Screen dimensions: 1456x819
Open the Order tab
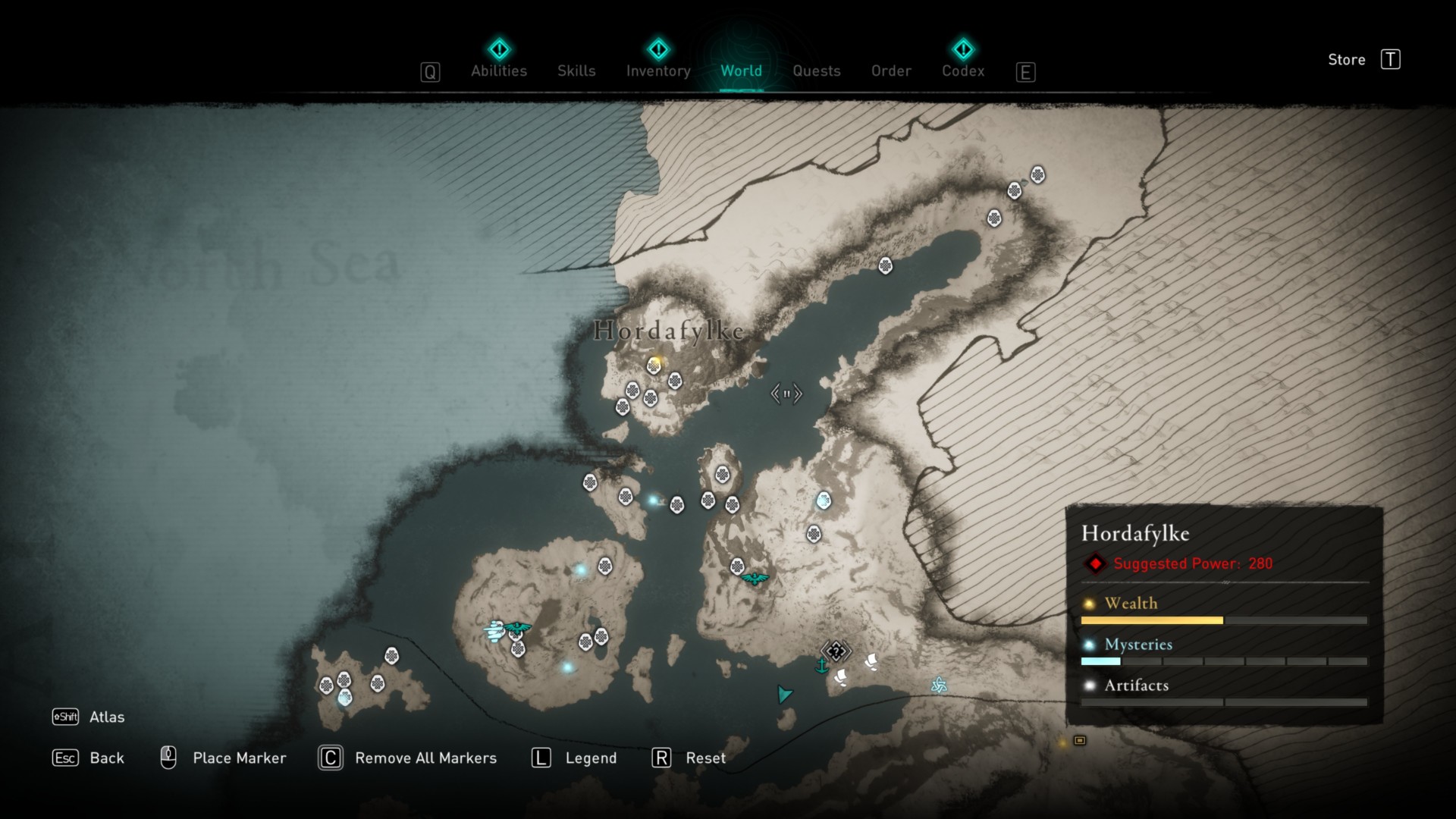click(x=891, y=71)
